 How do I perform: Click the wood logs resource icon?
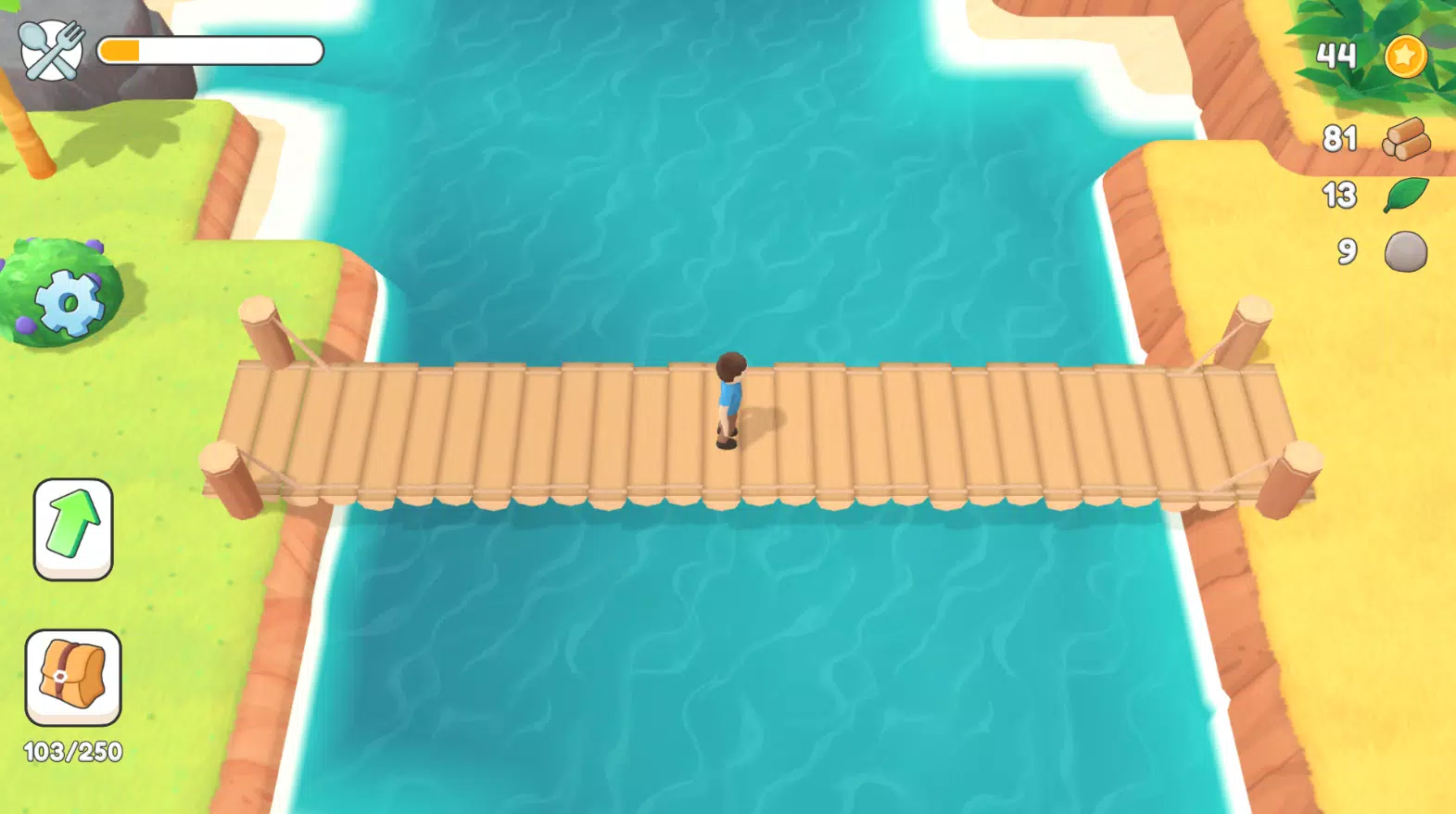click(1405, 138)
